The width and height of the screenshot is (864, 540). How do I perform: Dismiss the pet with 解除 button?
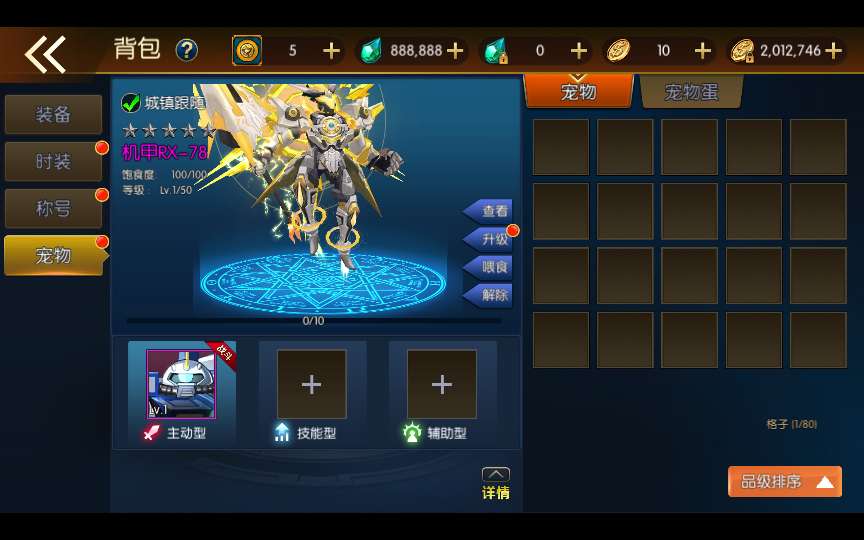pyautogui.click(x=490, y=295)
